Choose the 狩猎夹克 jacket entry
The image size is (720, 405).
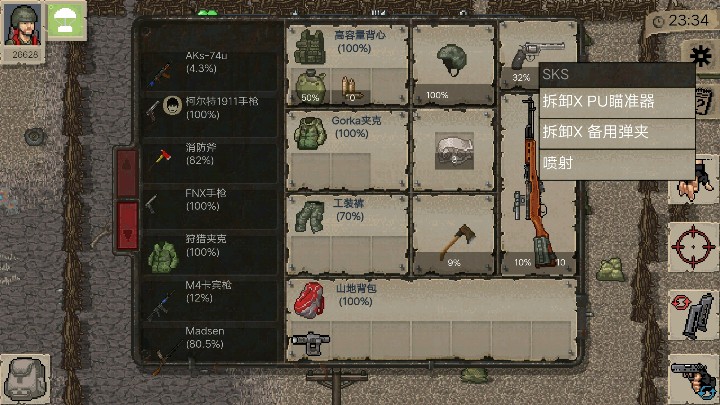(x=210, y=246)
